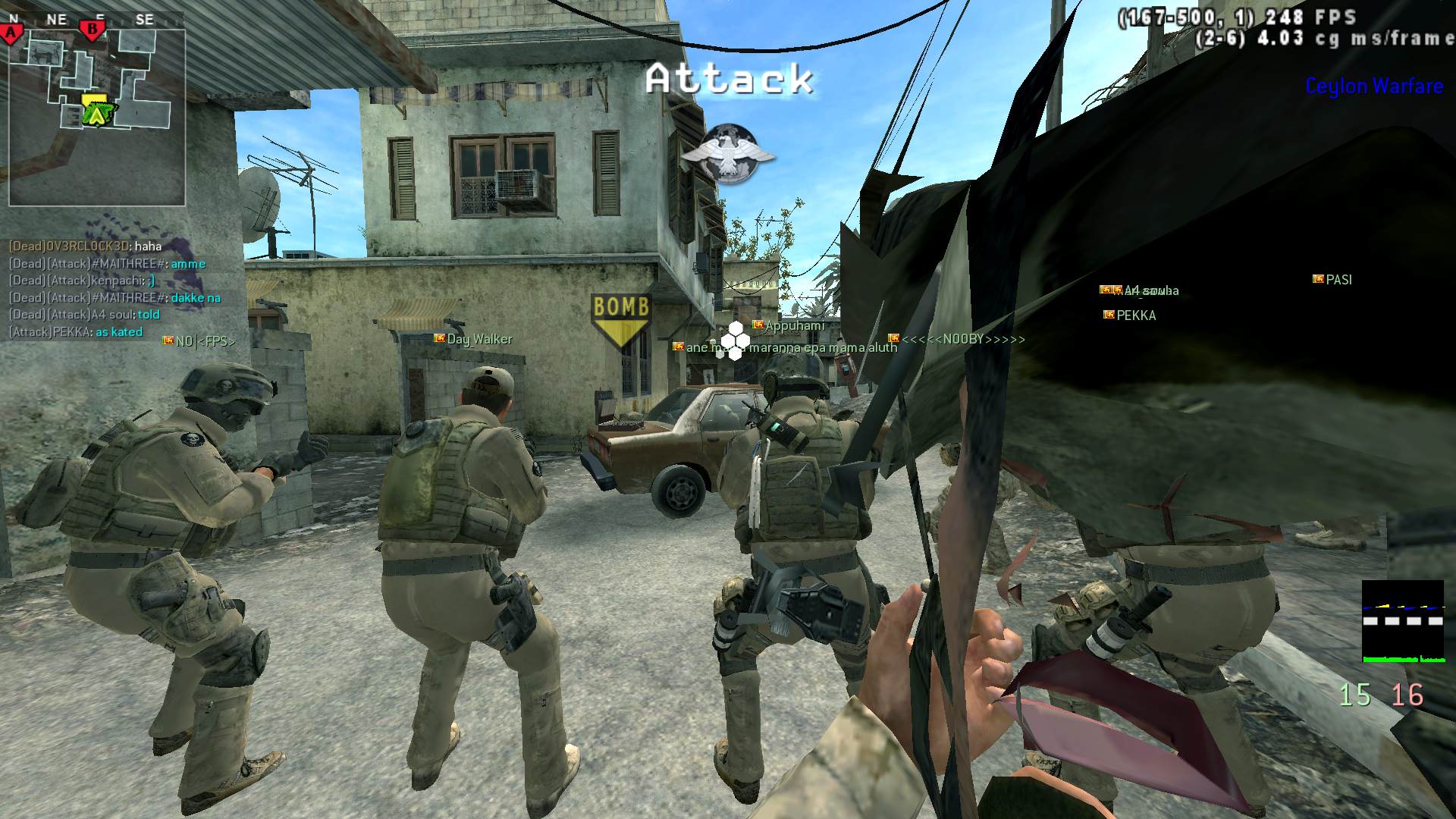
Task: Select the red A bomb site marker
Action: (12, 33)
